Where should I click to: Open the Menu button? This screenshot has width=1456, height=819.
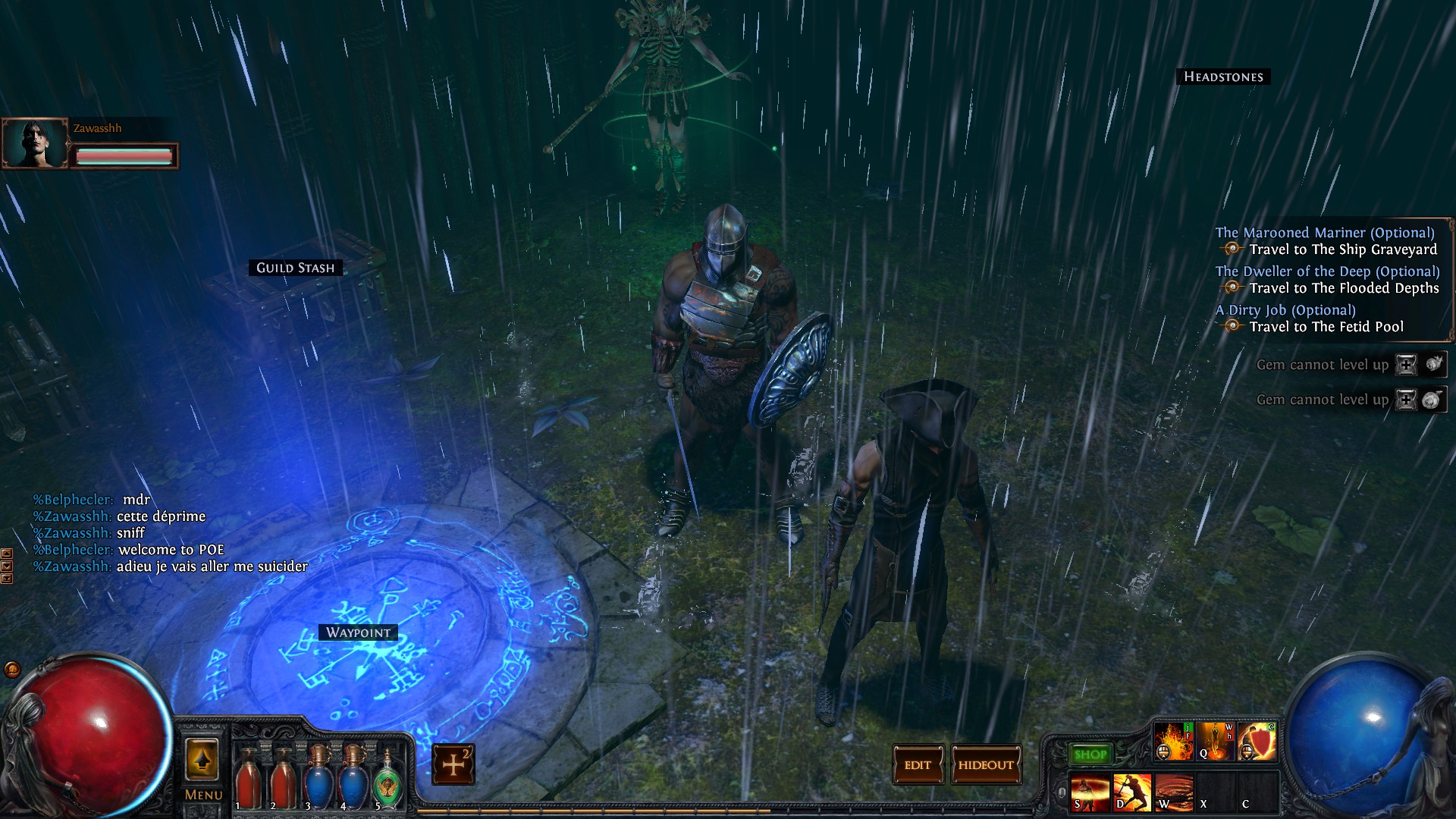(x=203, y=795)
